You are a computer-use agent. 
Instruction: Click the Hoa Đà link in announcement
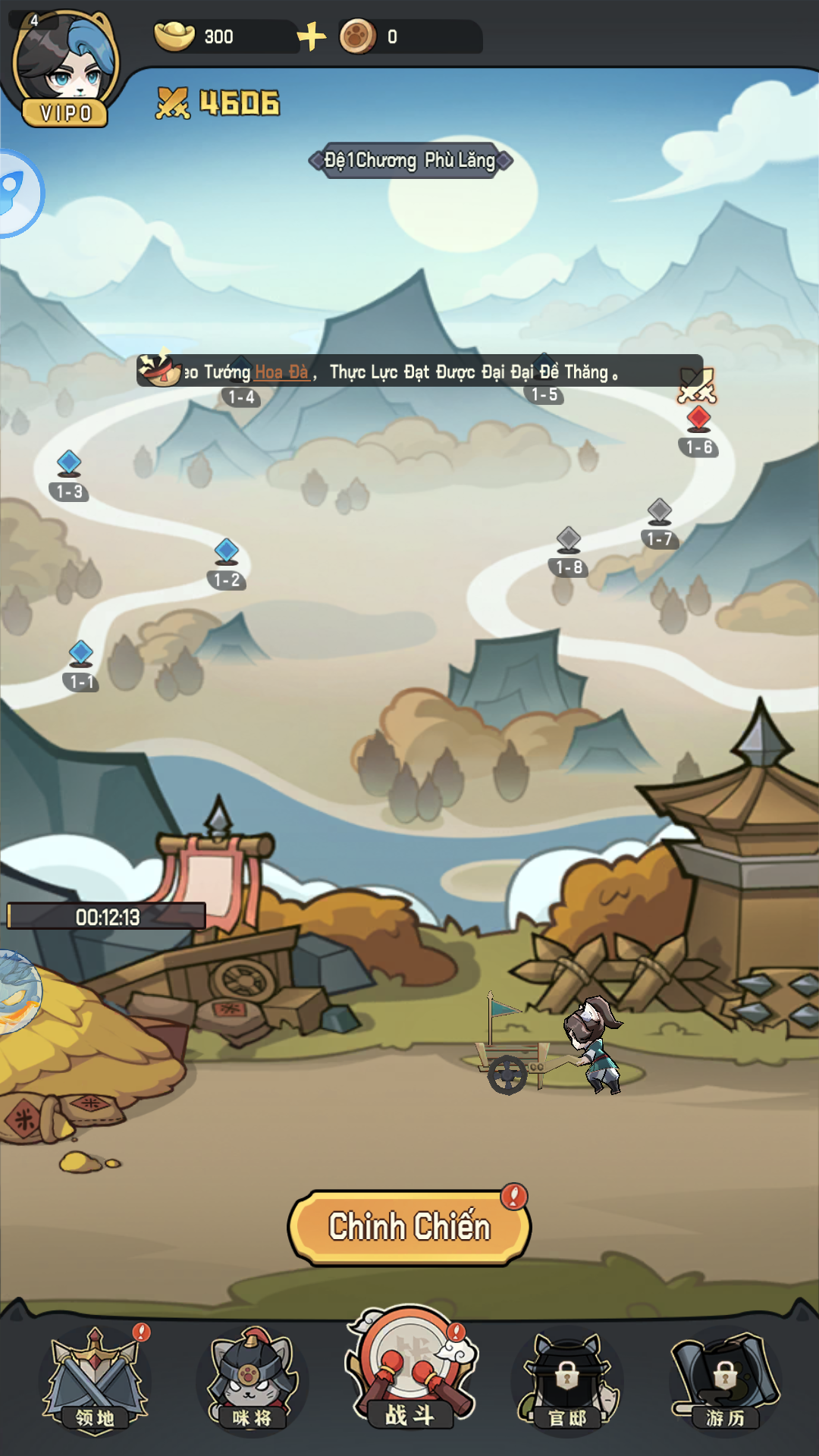(281, 372)
